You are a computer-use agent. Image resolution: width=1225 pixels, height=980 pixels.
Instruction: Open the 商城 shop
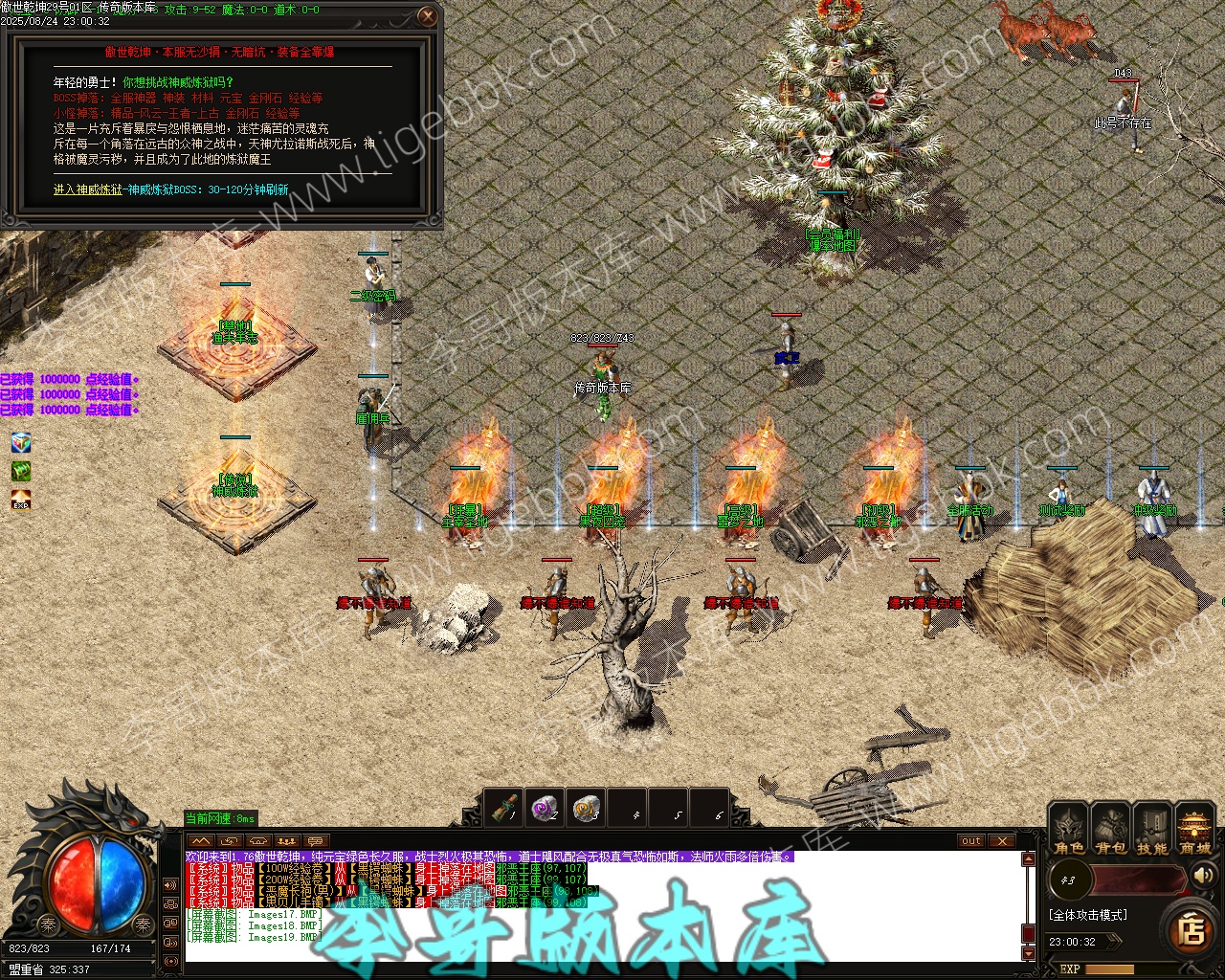(x=1194, y=829)
